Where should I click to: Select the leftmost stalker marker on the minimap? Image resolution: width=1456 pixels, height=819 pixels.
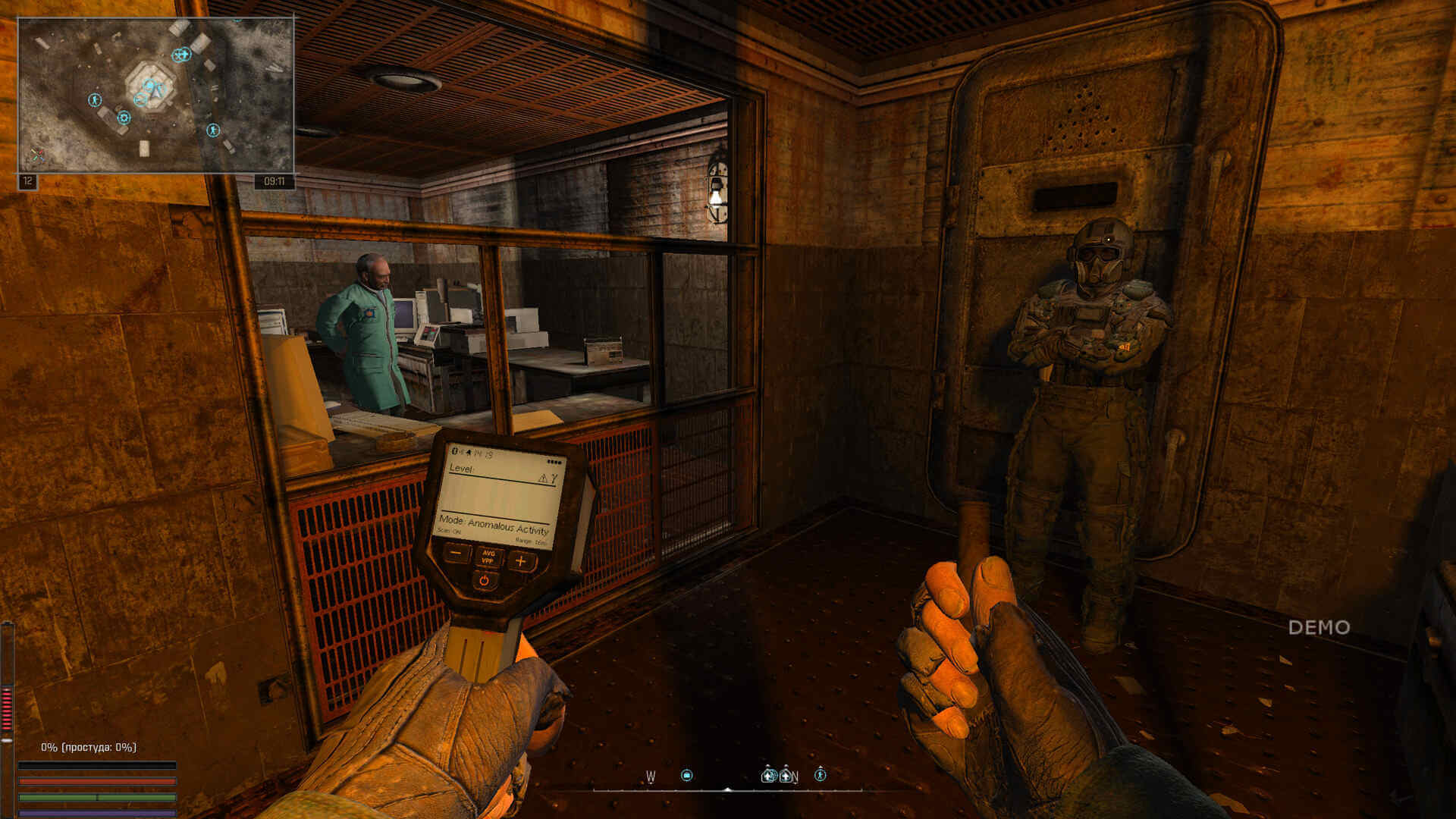coord(95,99)
